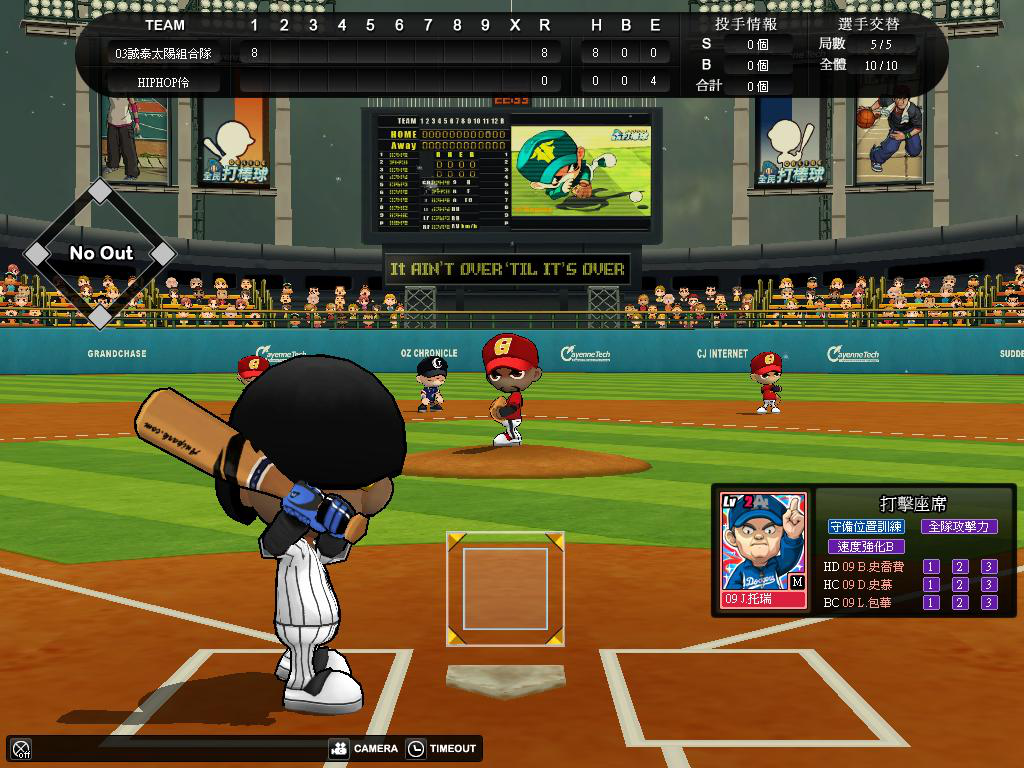Open the 投手情報 pitcher info panel
The image size is (1024, 768).
[746, 24]
